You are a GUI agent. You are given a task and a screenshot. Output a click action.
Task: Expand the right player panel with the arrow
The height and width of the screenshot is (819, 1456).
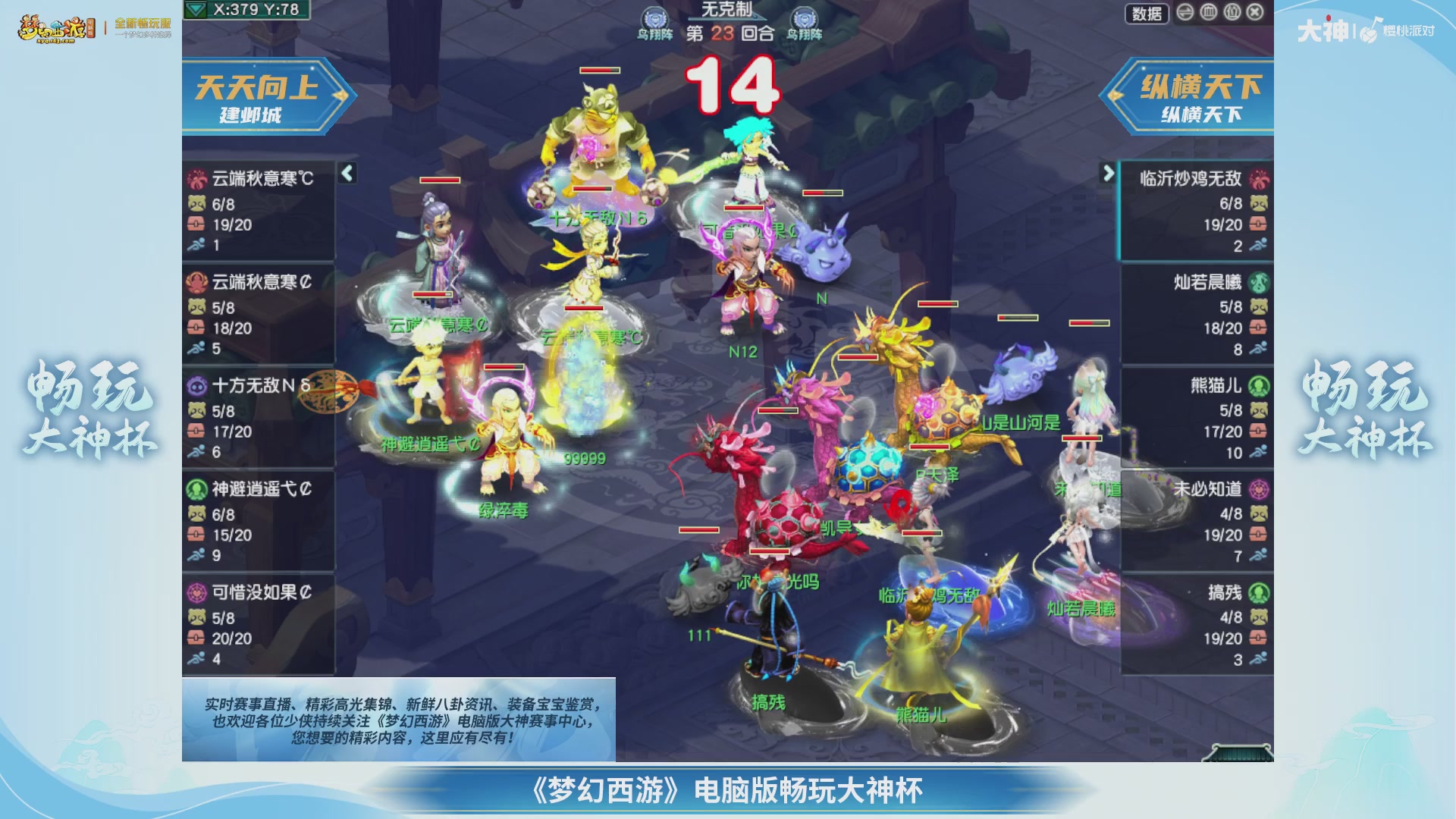pos(1109,171)
